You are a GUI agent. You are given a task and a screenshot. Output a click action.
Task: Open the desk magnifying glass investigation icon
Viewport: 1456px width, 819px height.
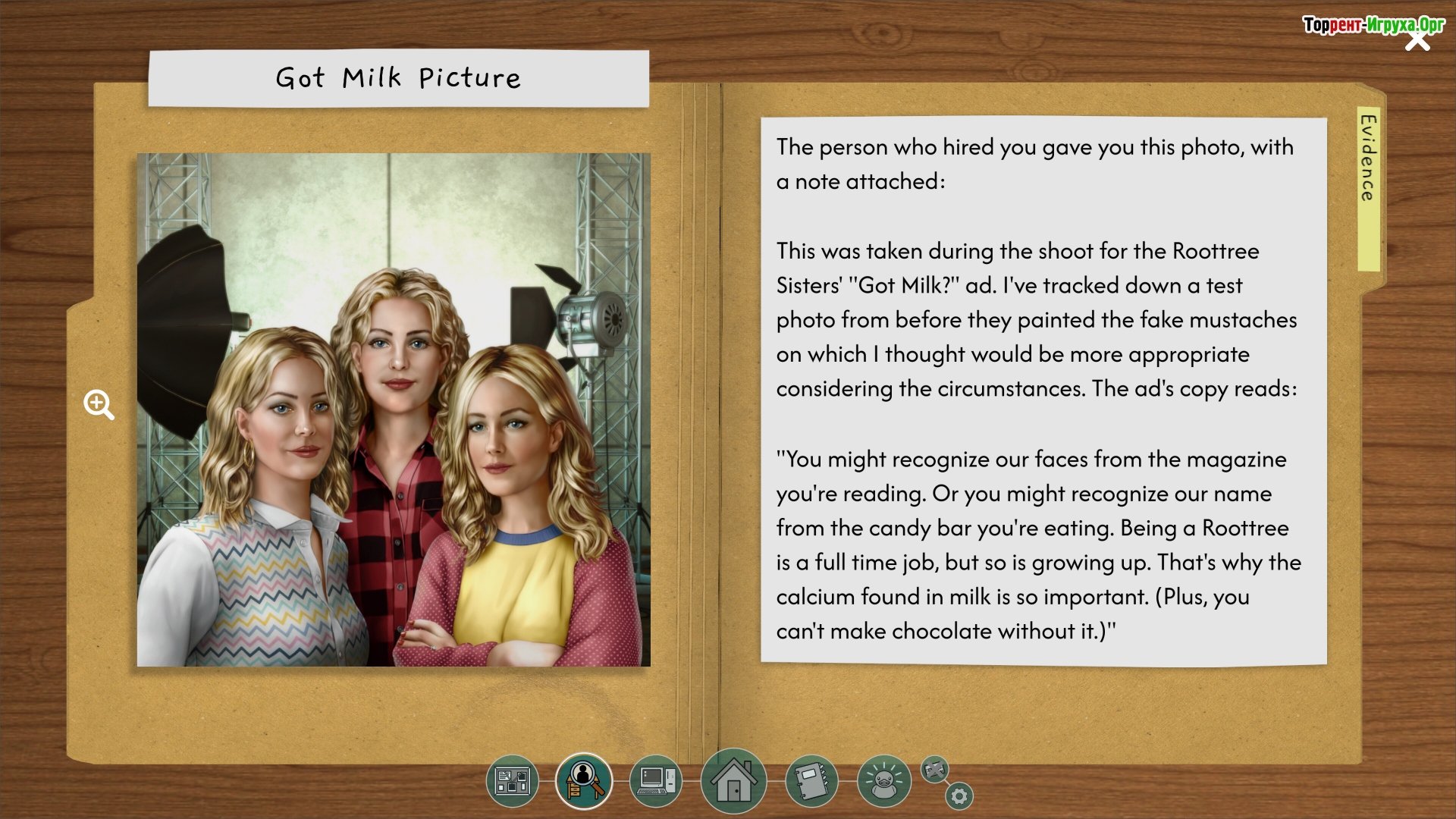point(583,780)
